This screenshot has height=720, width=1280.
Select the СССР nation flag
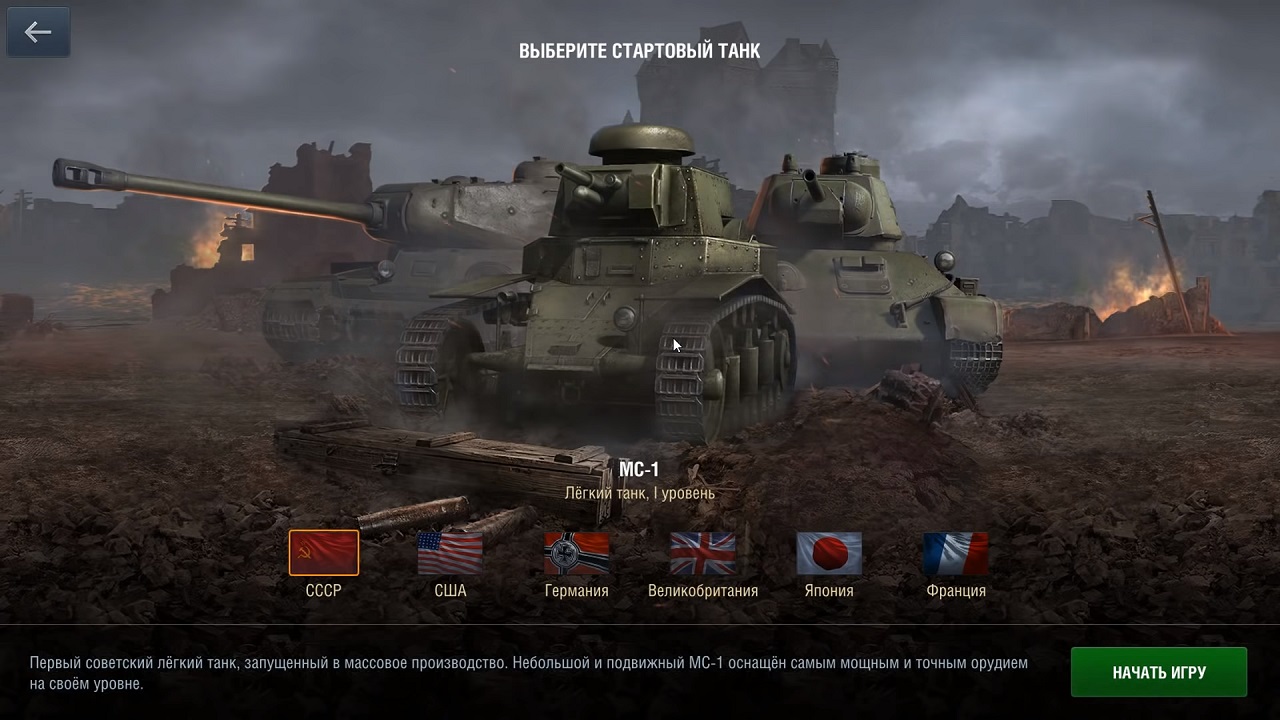point(324,553)
